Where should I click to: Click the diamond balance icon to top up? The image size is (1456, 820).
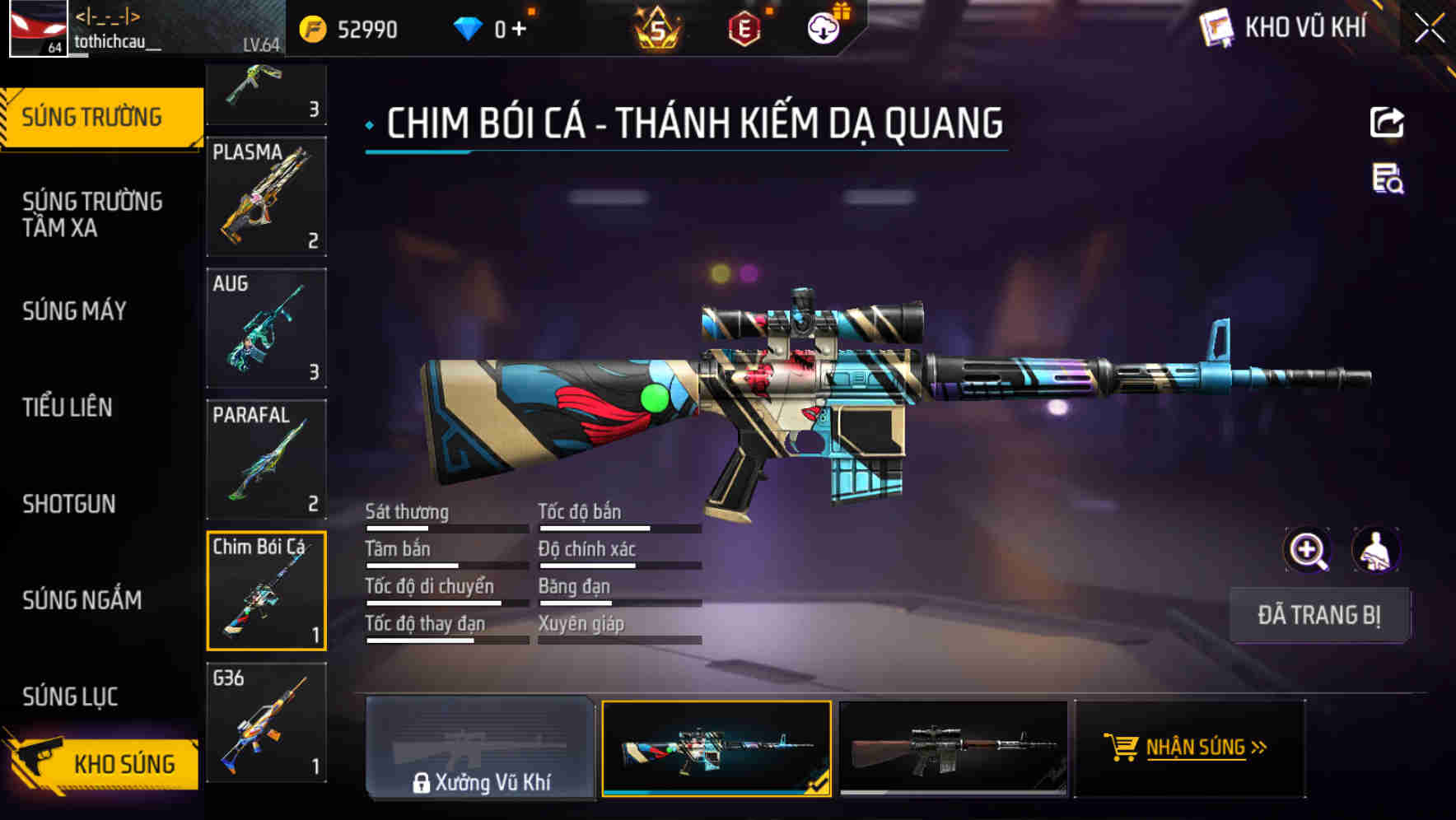pos(468,27)
